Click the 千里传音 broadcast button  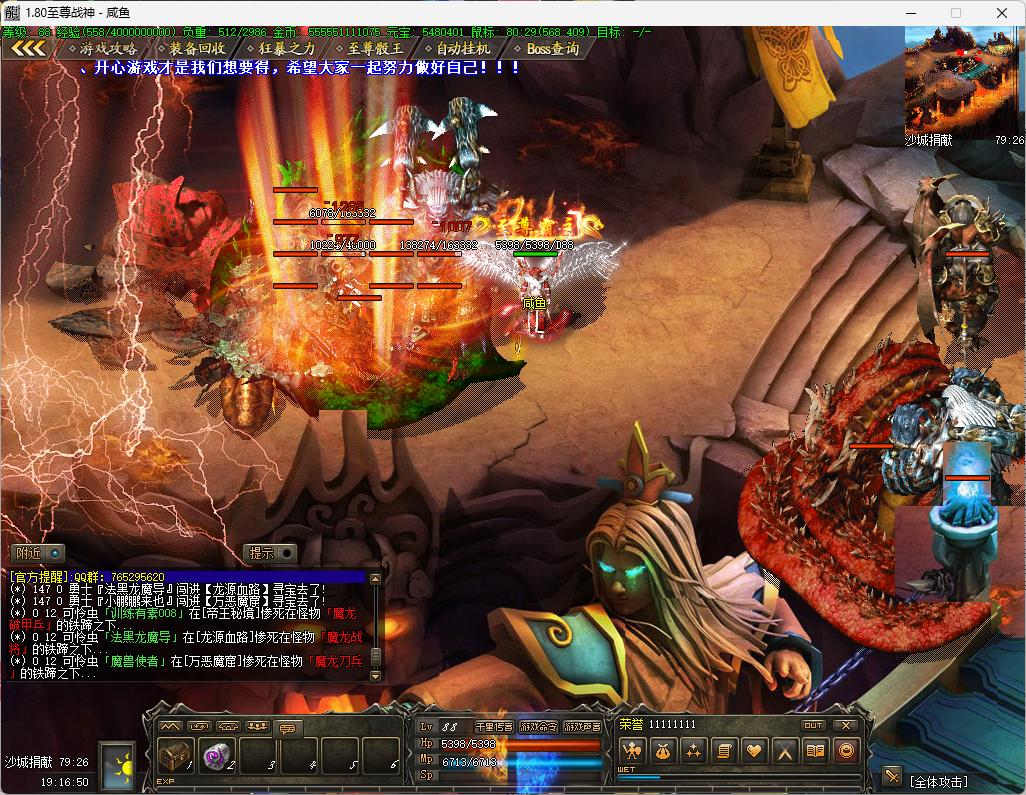click(x=494, y=727)
